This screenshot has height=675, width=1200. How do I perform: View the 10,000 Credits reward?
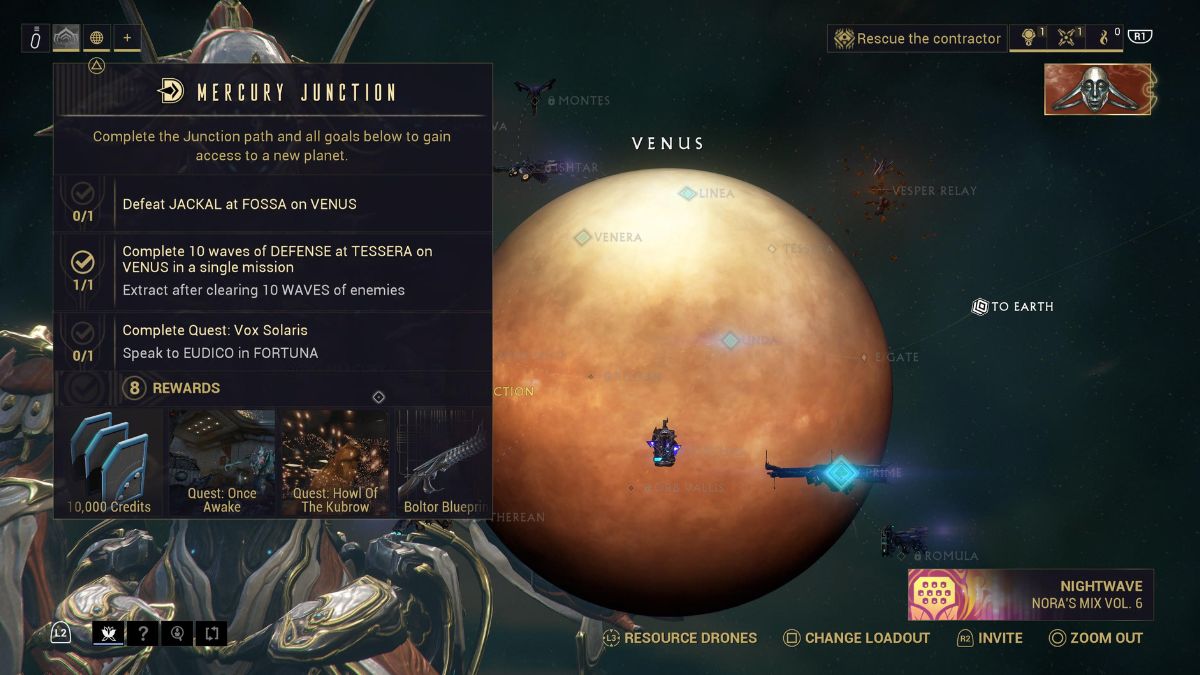(x=110, y=462)
